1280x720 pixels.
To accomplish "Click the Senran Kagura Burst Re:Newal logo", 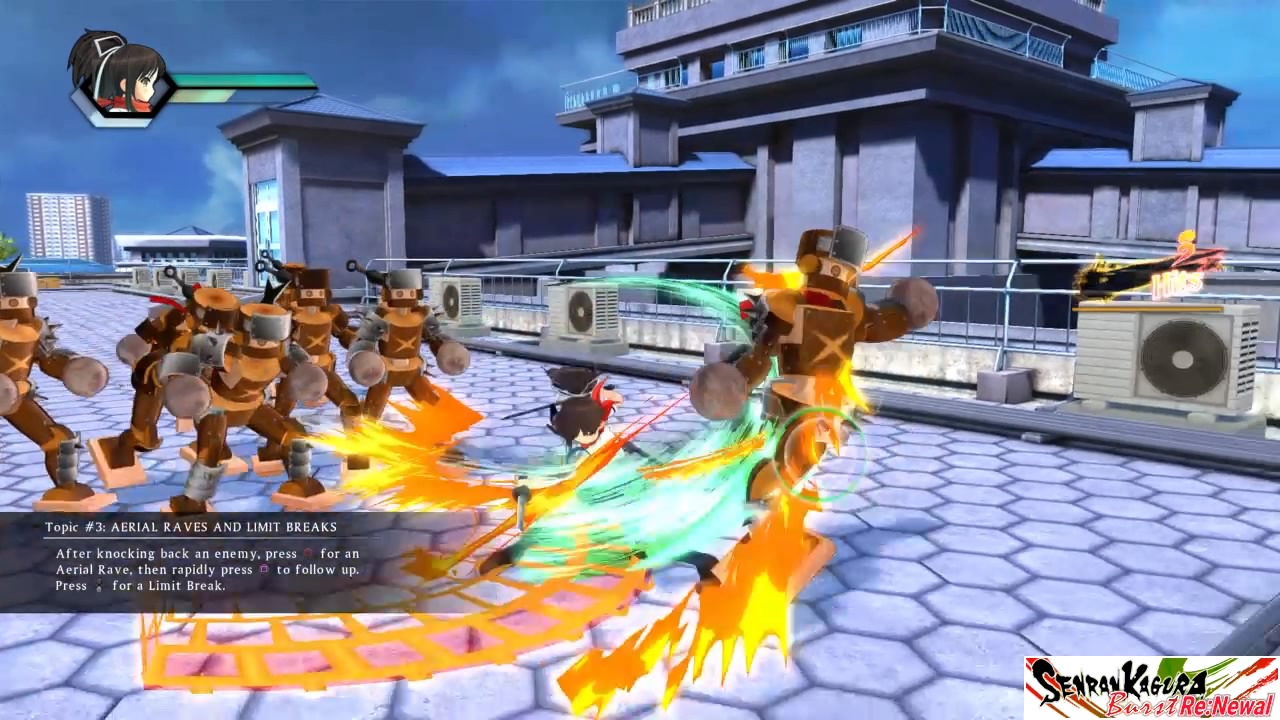I will [1151, 687].
